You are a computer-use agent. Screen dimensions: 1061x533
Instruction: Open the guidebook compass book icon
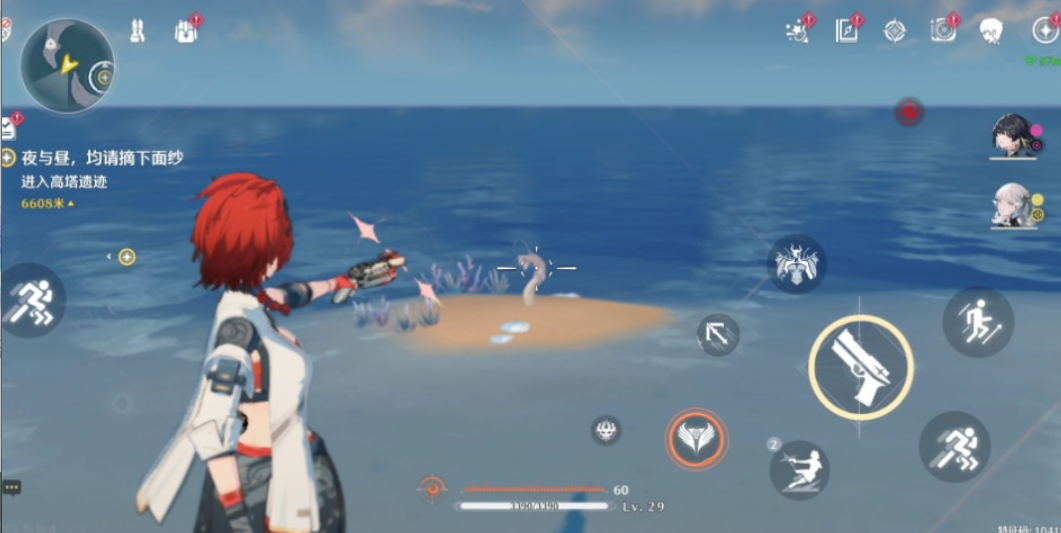coord(846,31)
